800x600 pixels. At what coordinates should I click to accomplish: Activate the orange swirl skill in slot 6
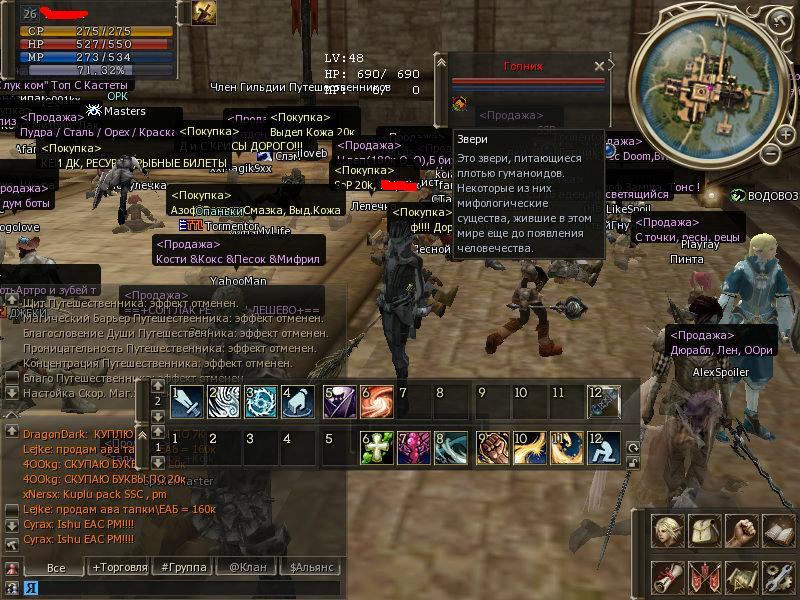click(377, 402)
